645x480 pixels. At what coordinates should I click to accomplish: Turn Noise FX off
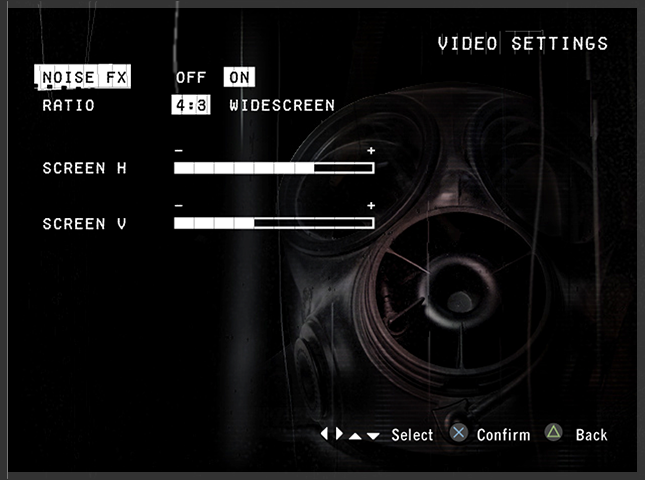coord(191,77)
